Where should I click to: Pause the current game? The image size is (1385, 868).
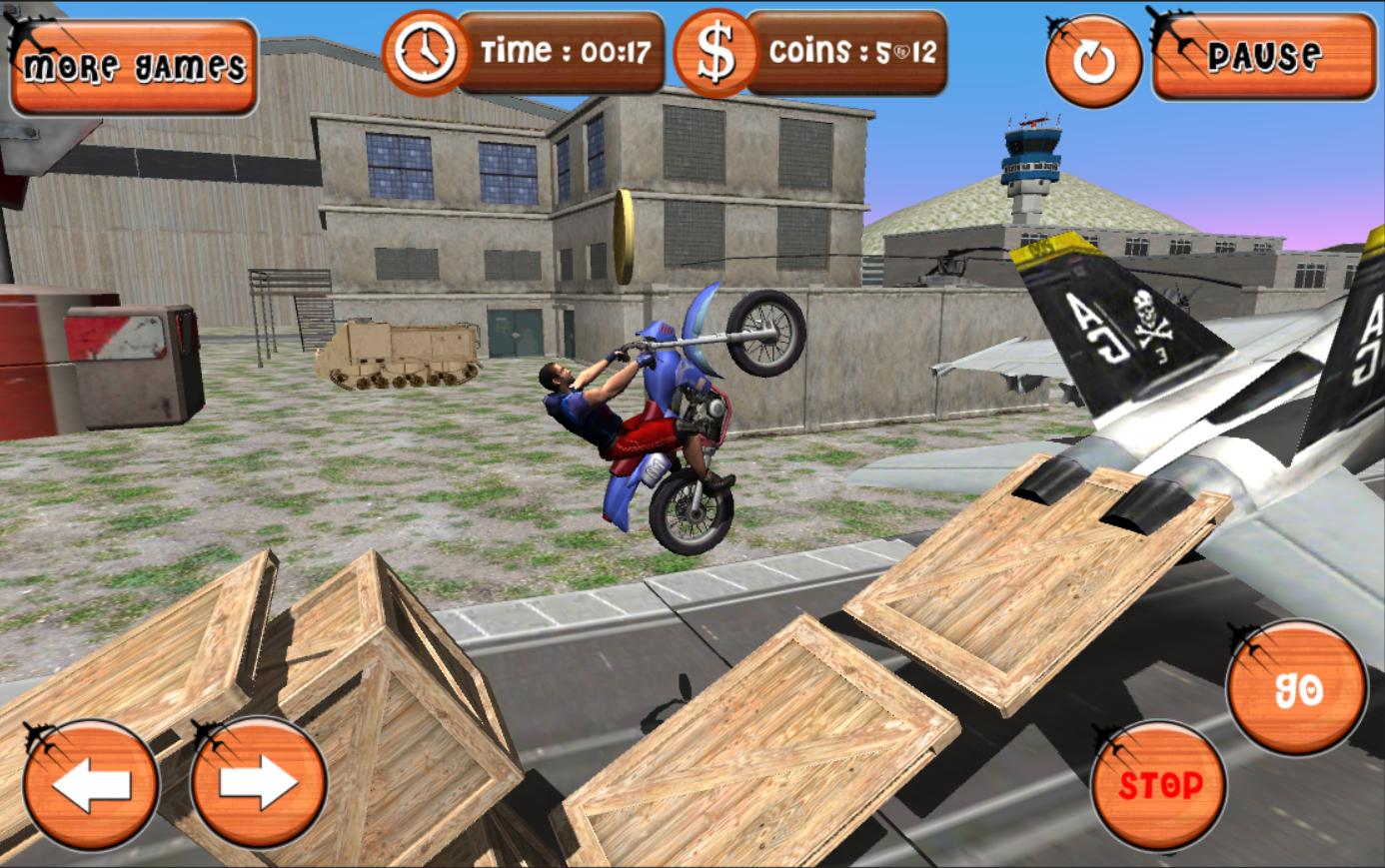(1267, 60)
